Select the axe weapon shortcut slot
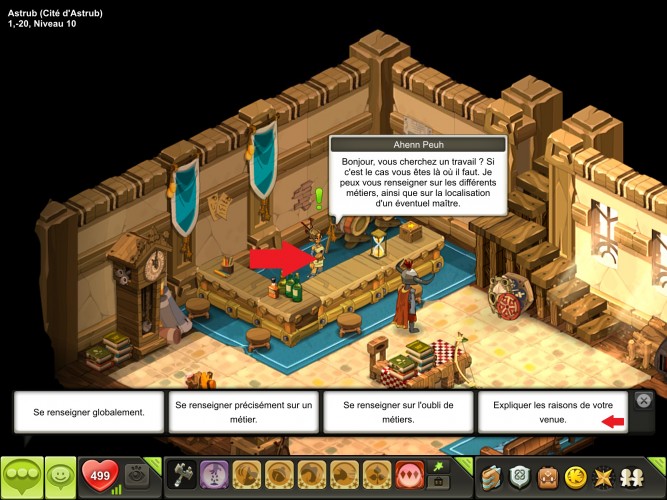 [x=182, y=475]
